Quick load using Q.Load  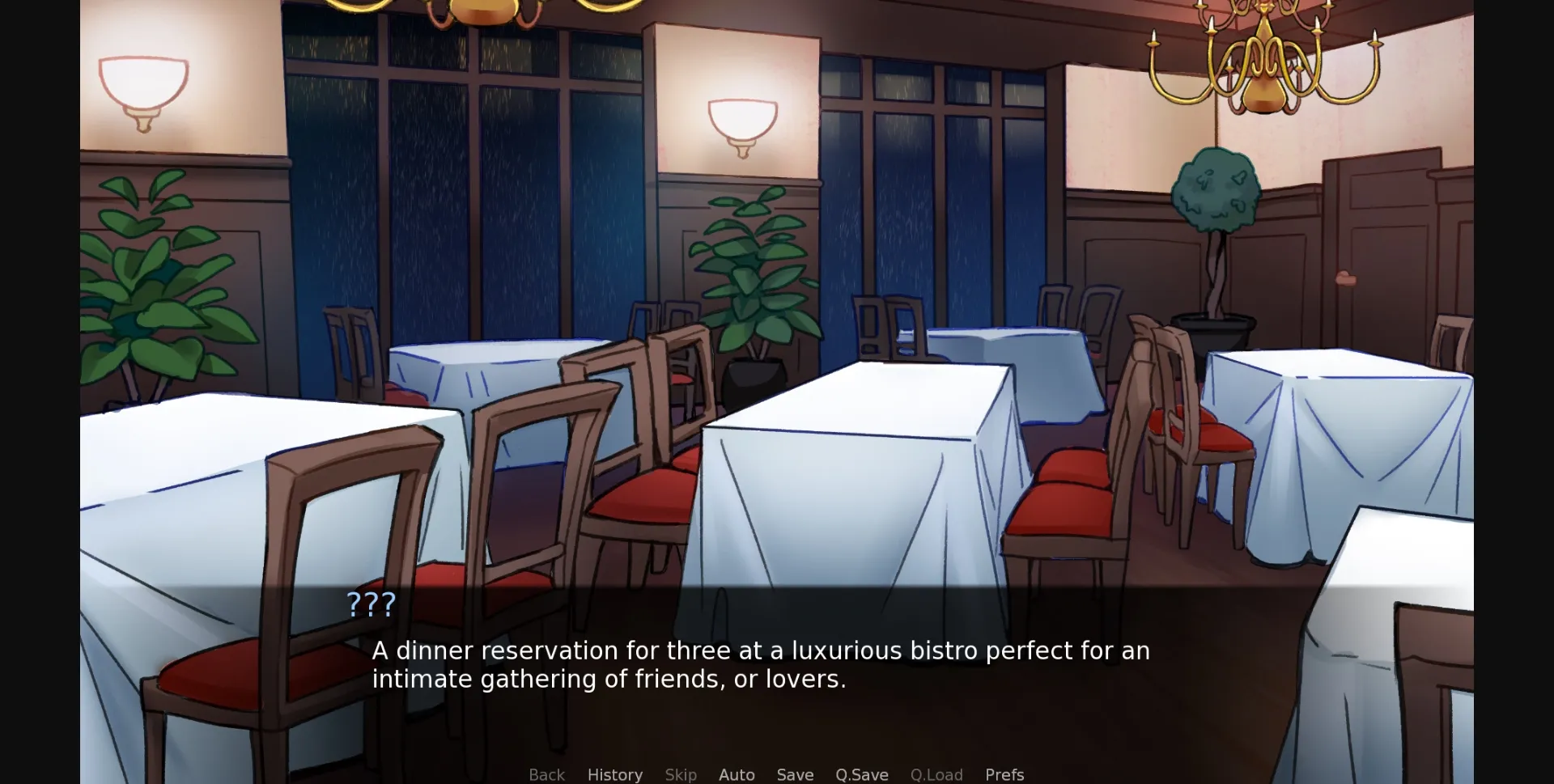(936, 774)
